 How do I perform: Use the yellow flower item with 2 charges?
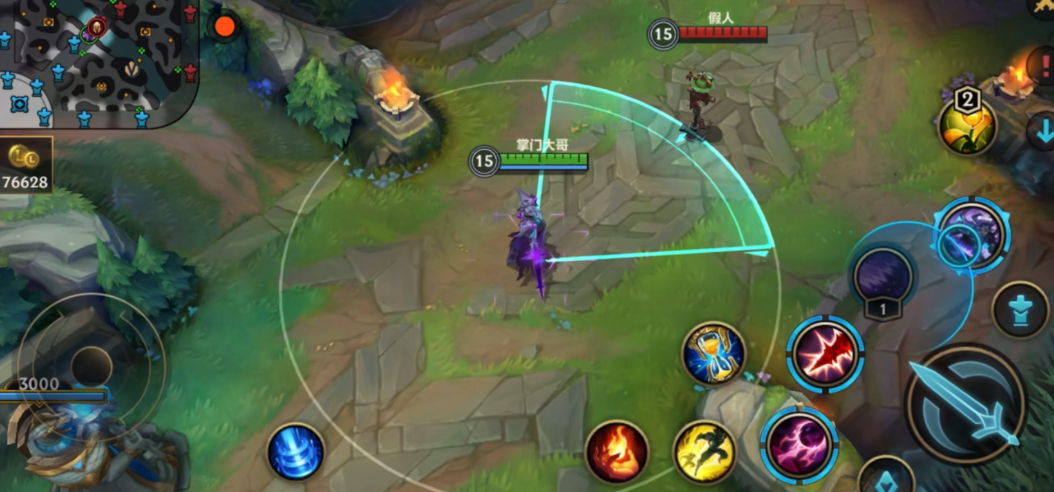[x=967, y=124]
